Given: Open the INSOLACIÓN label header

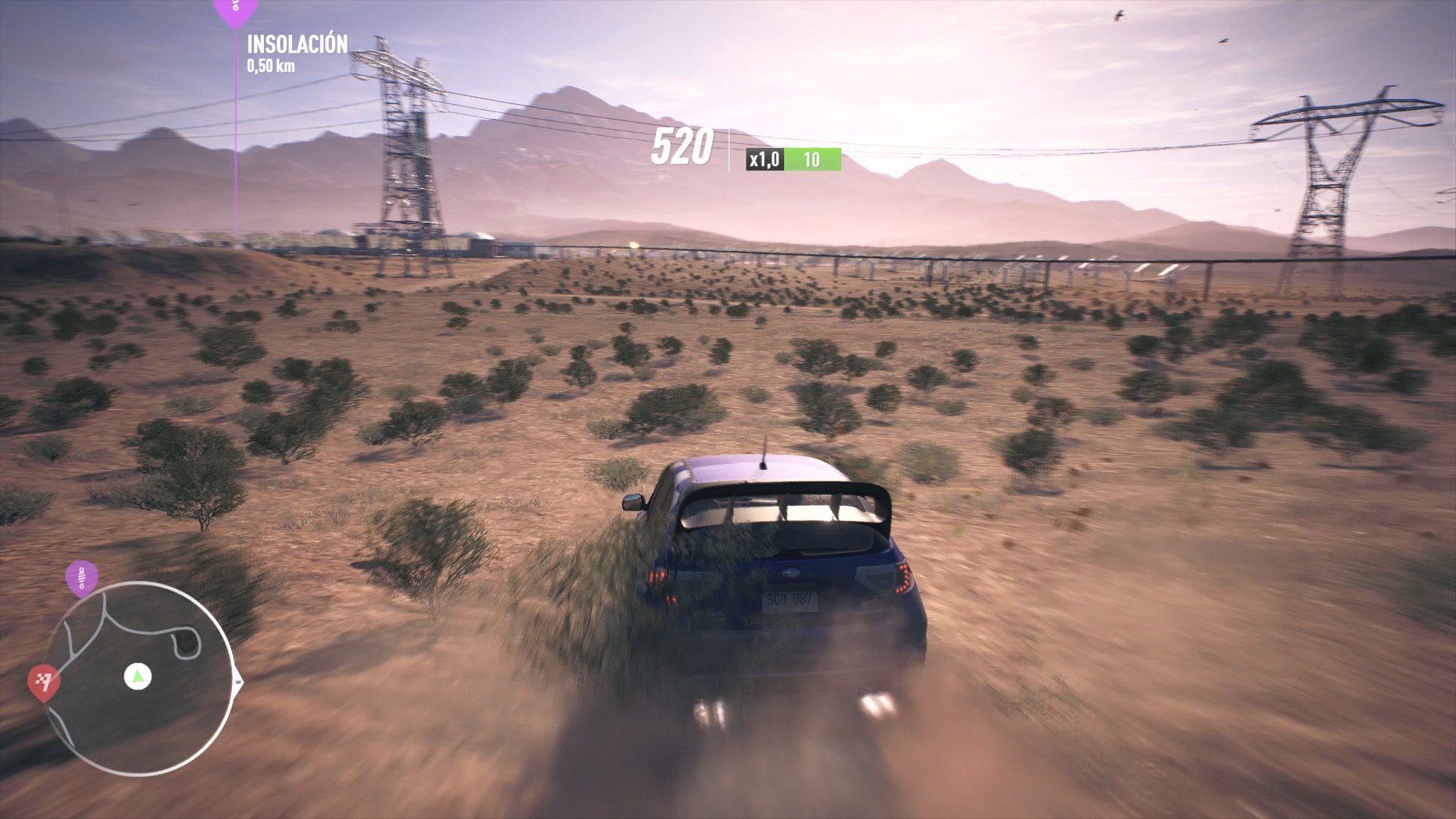Looking at the screenshot, I should click(297, 45).
